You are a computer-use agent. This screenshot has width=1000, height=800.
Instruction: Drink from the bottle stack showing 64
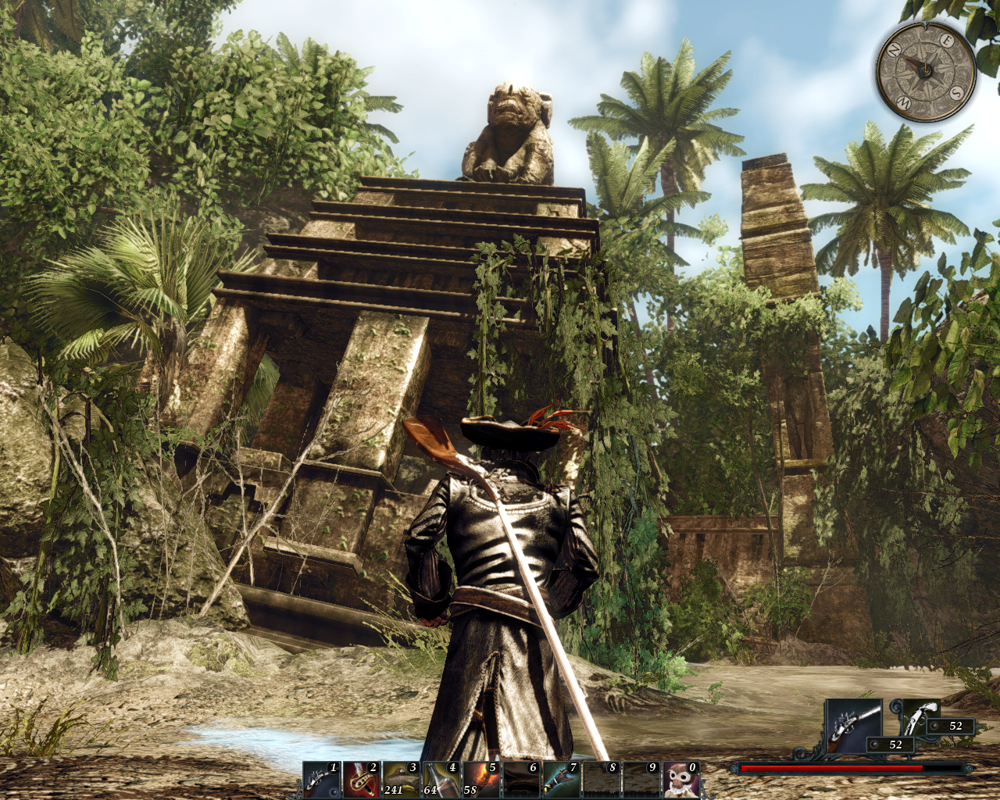(x=441, y=780)
